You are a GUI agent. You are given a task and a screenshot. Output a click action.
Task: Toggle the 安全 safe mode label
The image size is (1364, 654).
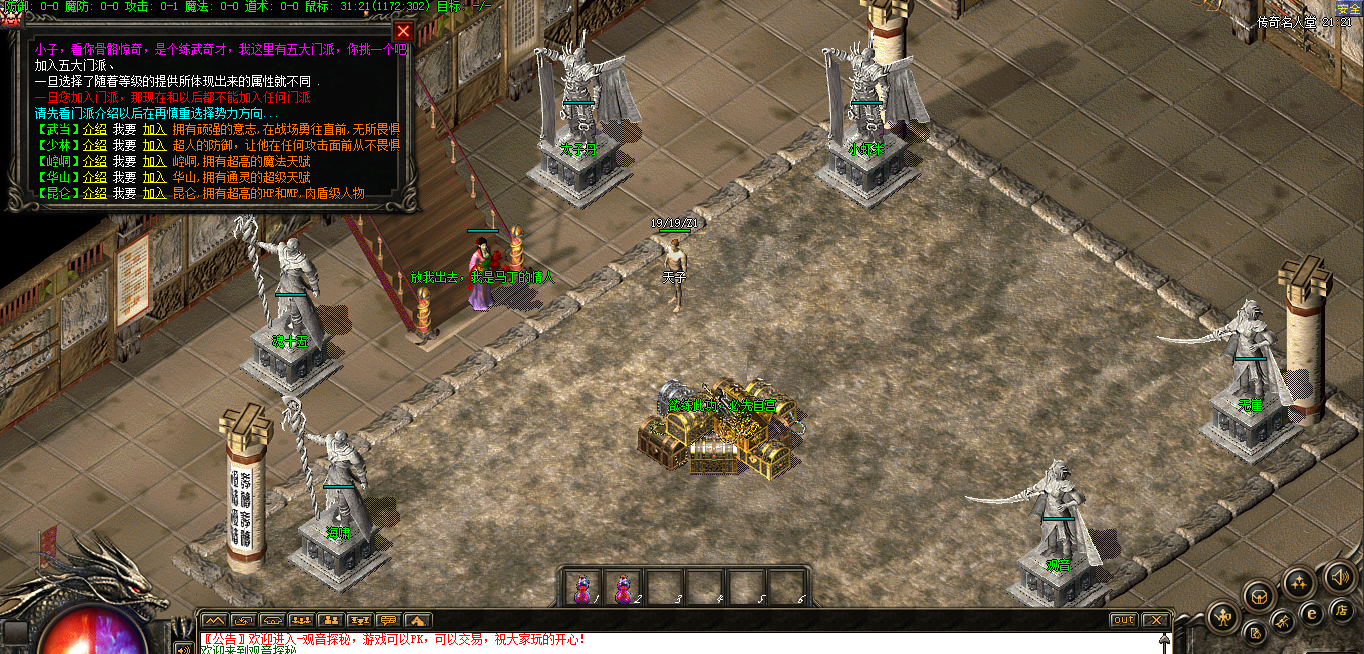(x=1349, y=8)
